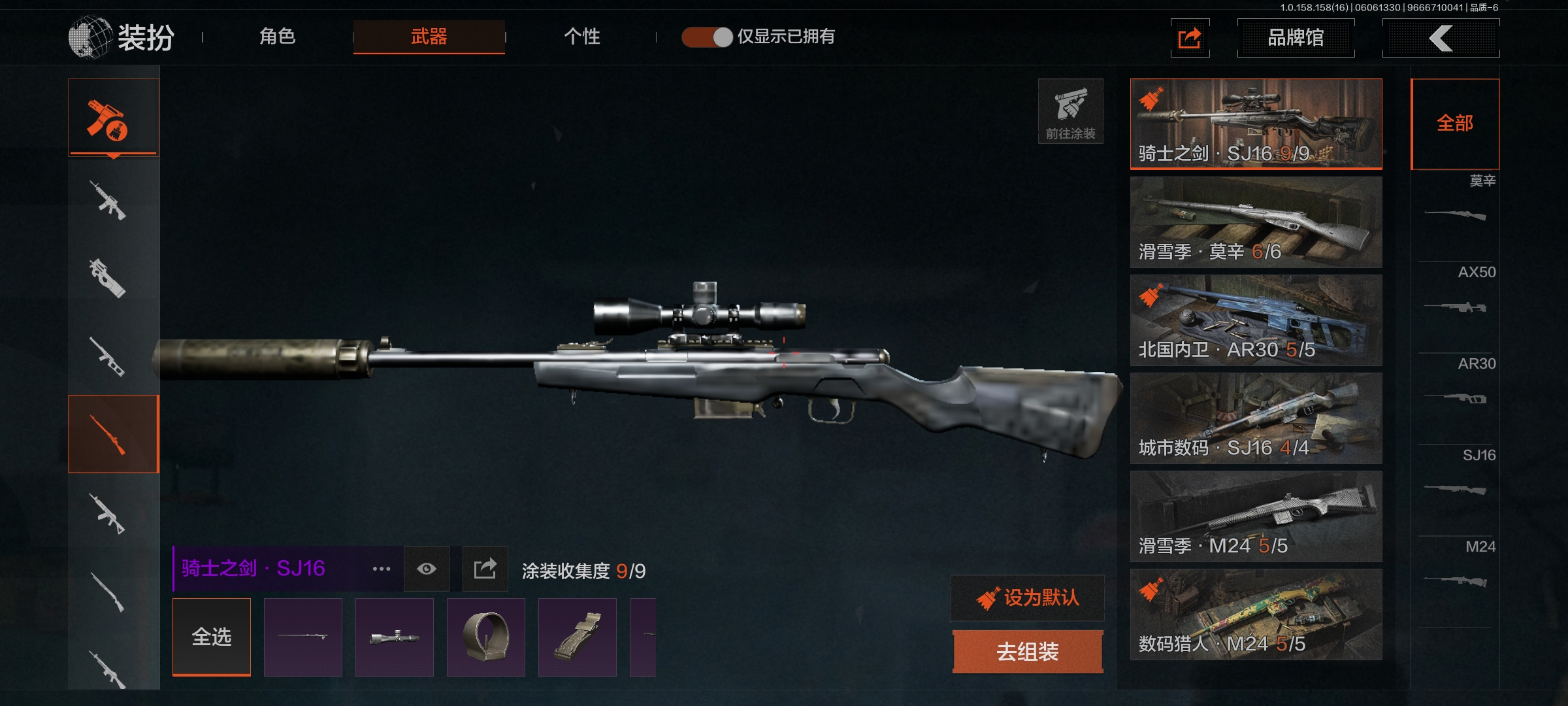Choose 滑雪季 · 莫辛 skin set
The width and height of the screenshot is (1568, 706).
1256,222
